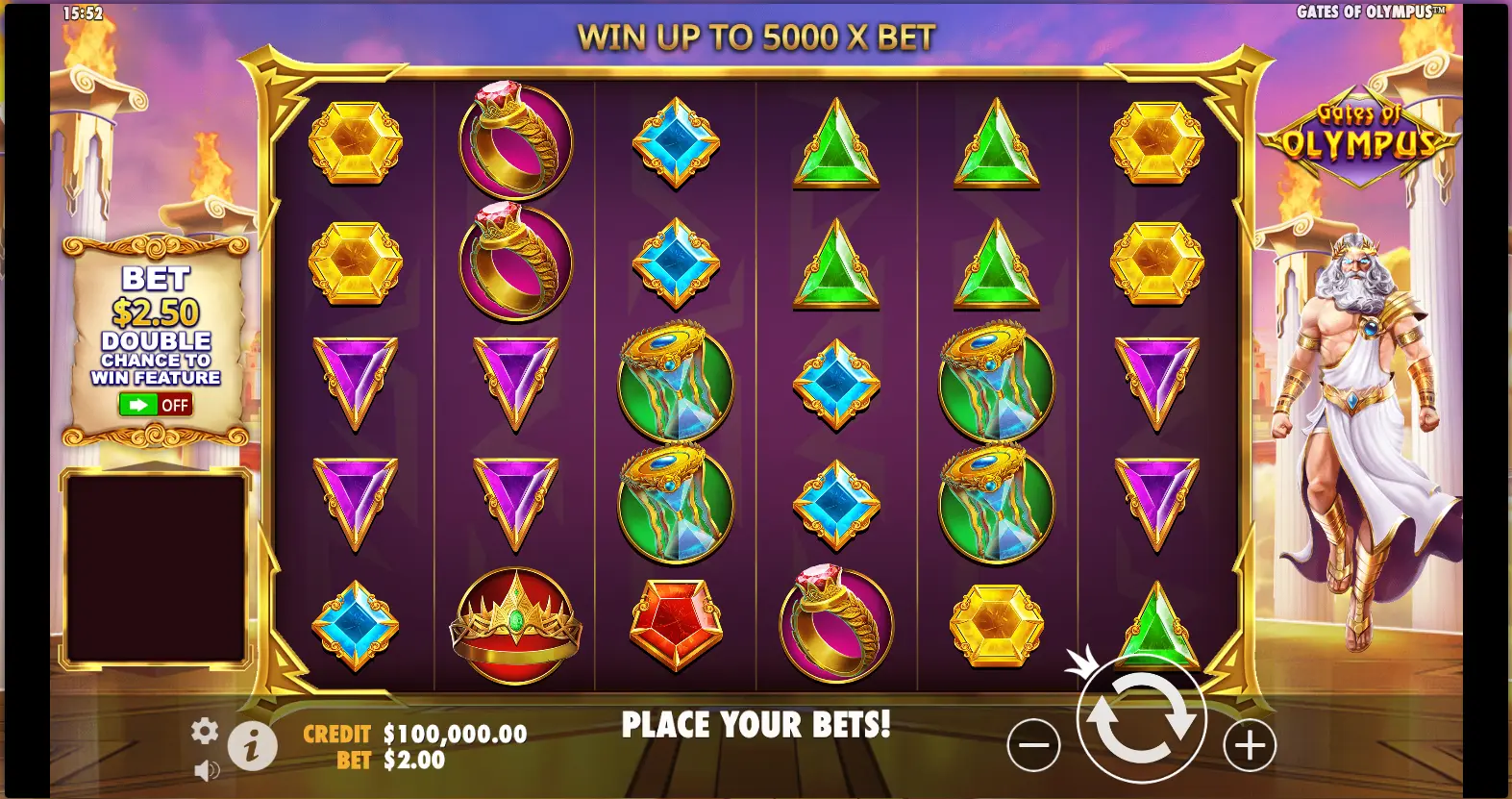Spin the reels with the circular arrow button
This screenshot has height=799, width=1512.
click(x=1141, y=718)
